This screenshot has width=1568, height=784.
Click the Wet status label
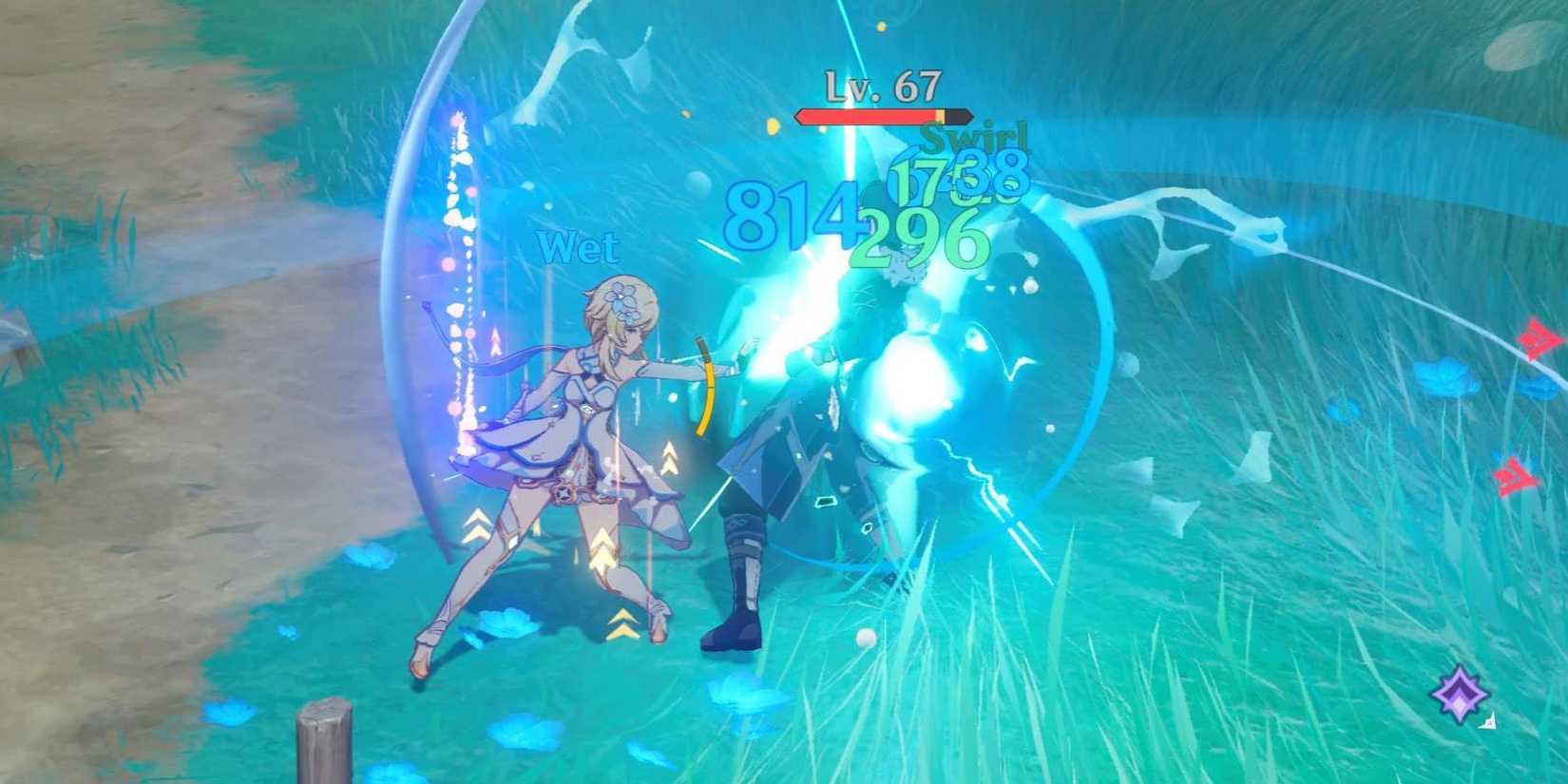click(576, 249)
